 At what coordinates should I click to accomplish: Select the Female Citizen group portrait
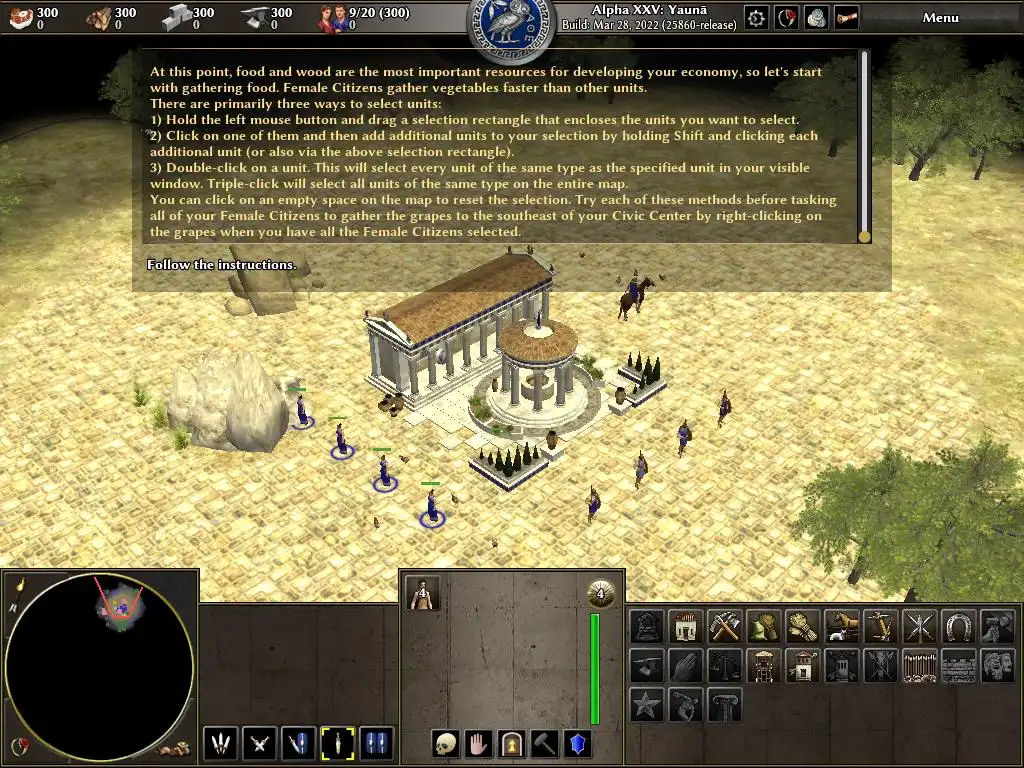424,593
